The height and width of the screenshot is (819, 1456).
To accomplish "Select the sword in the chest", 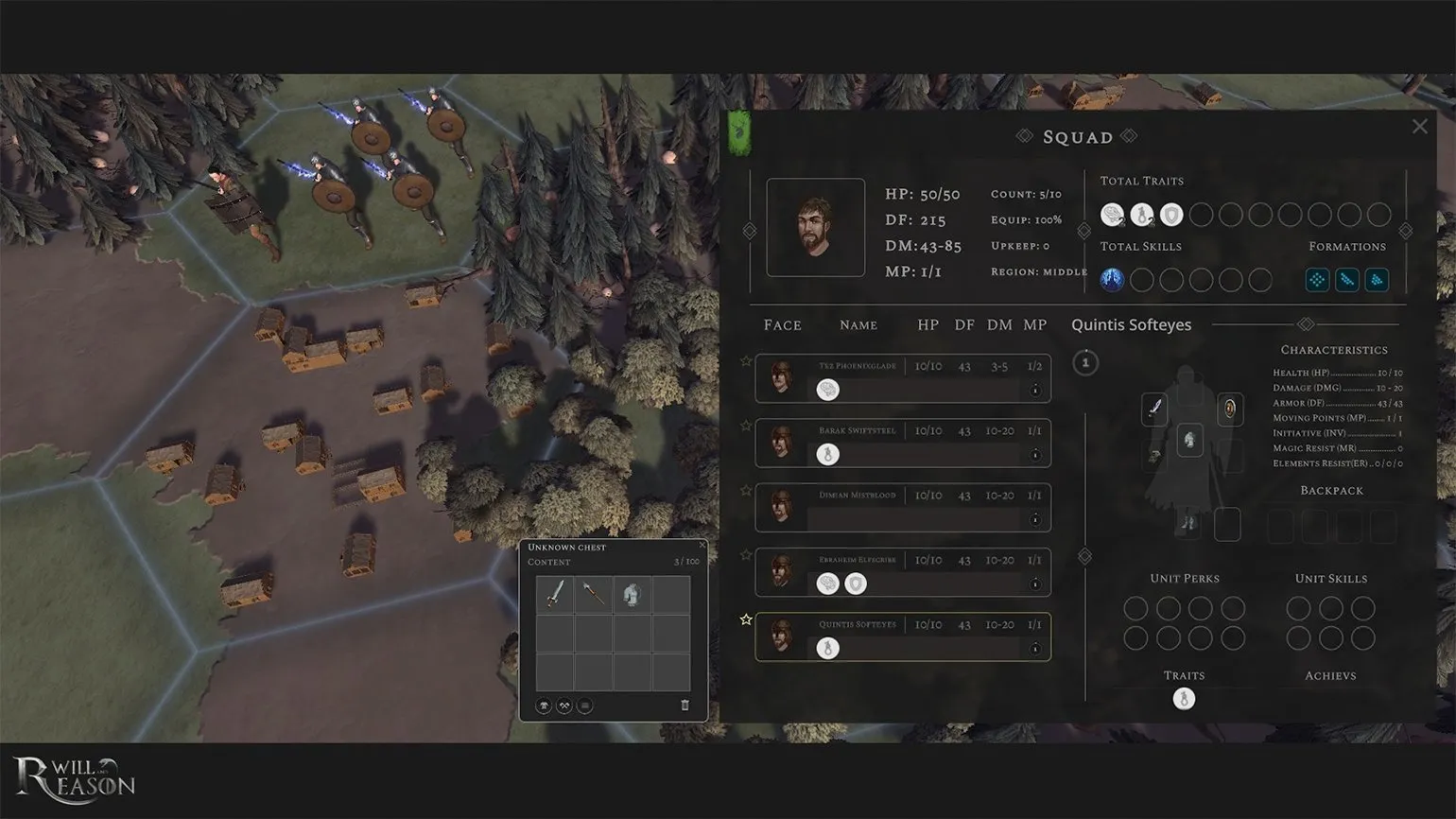I will pos(556,594).
